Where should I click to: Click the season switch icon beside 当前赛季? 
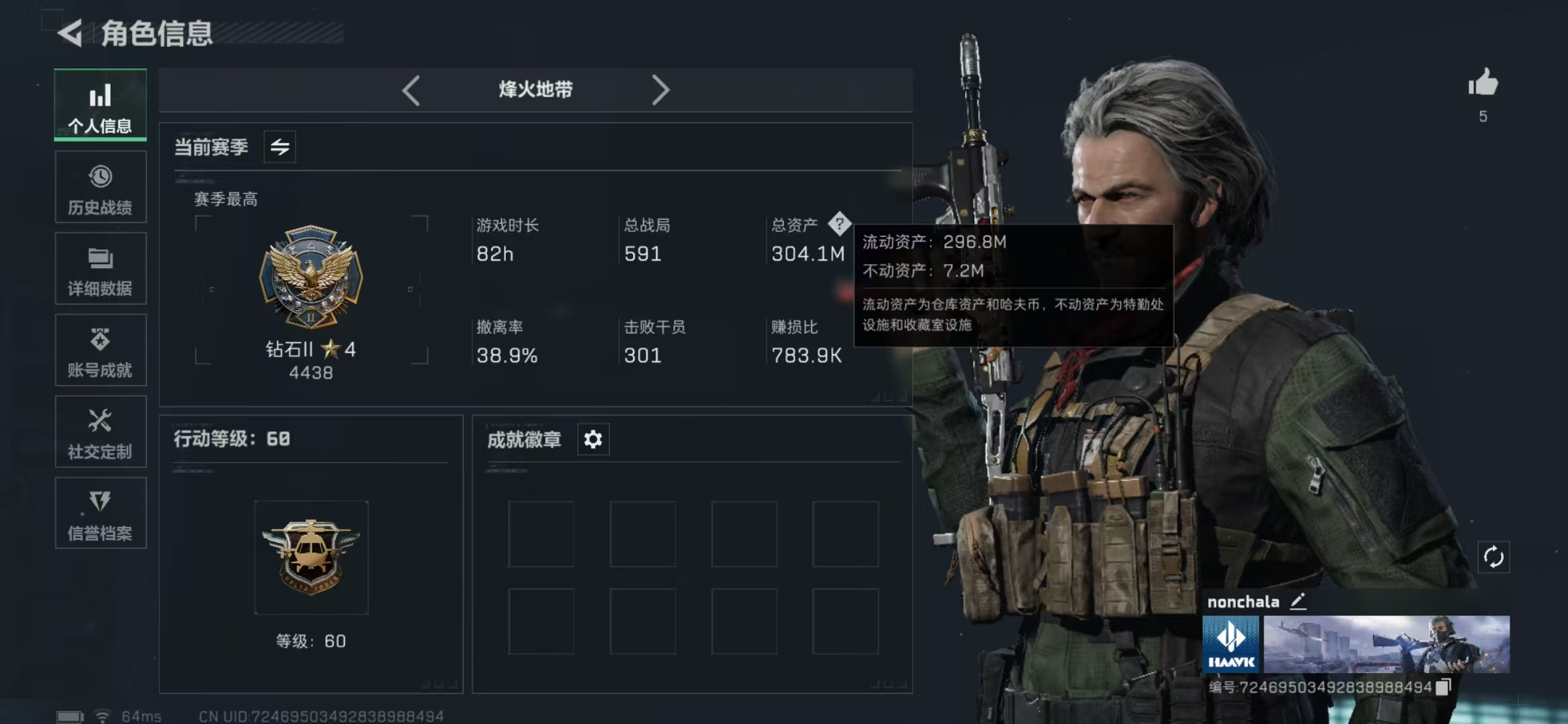(279, 147)
